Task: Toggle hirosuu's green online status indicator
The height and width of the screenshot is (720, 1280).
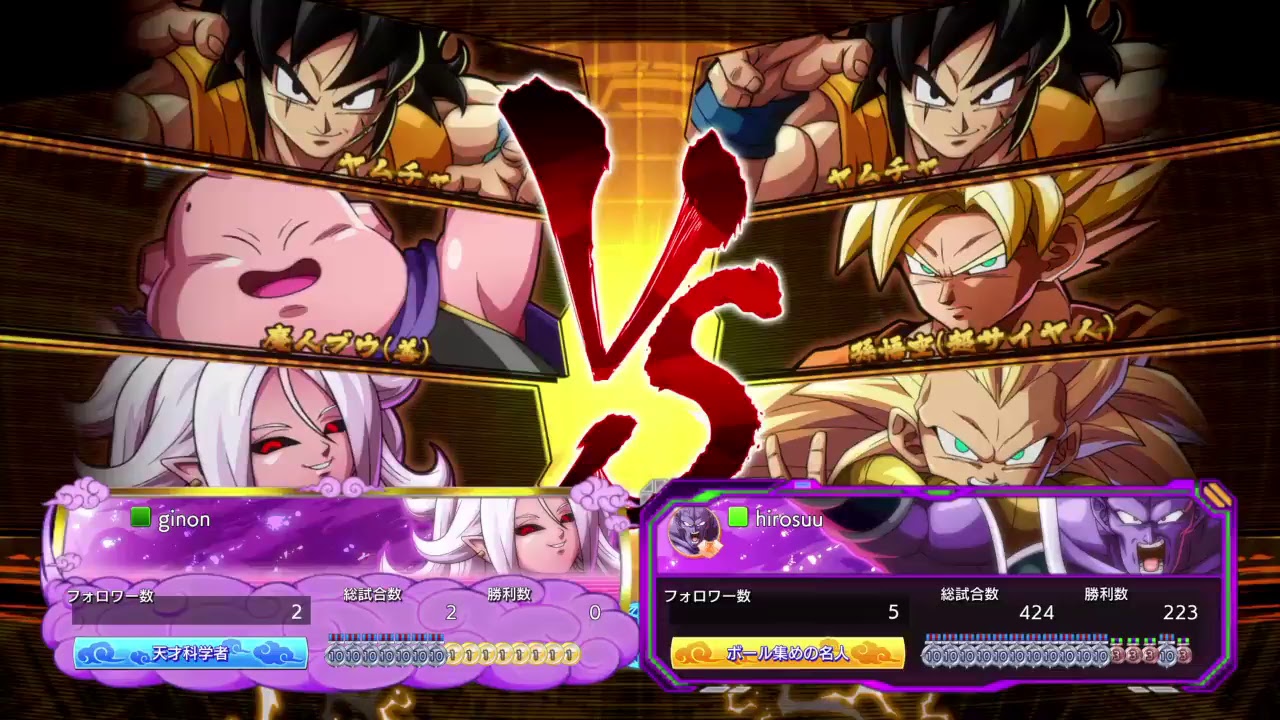Action: click(x=740, y=519)
